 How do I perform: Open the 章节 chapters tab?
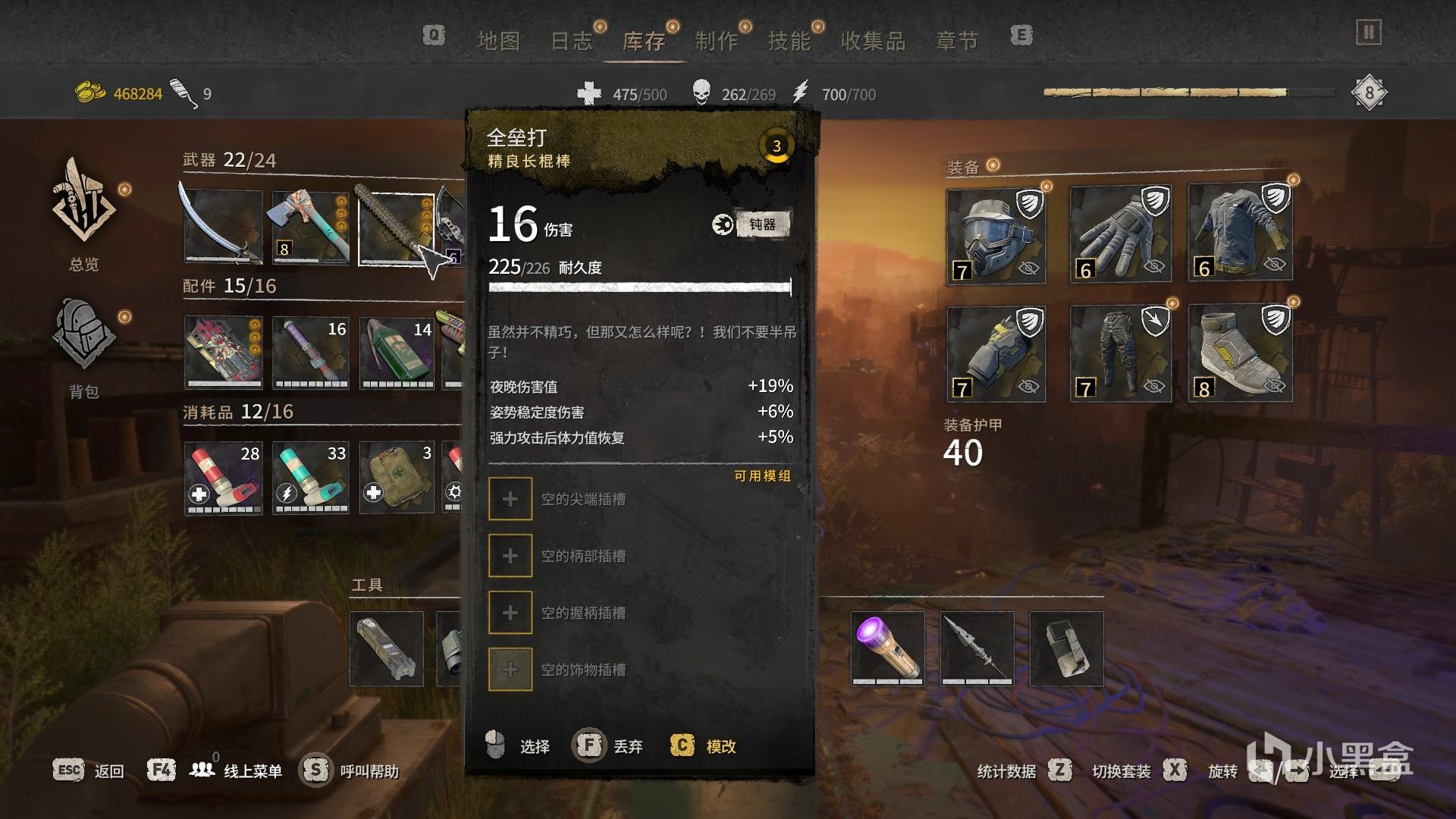pos(957,41)
